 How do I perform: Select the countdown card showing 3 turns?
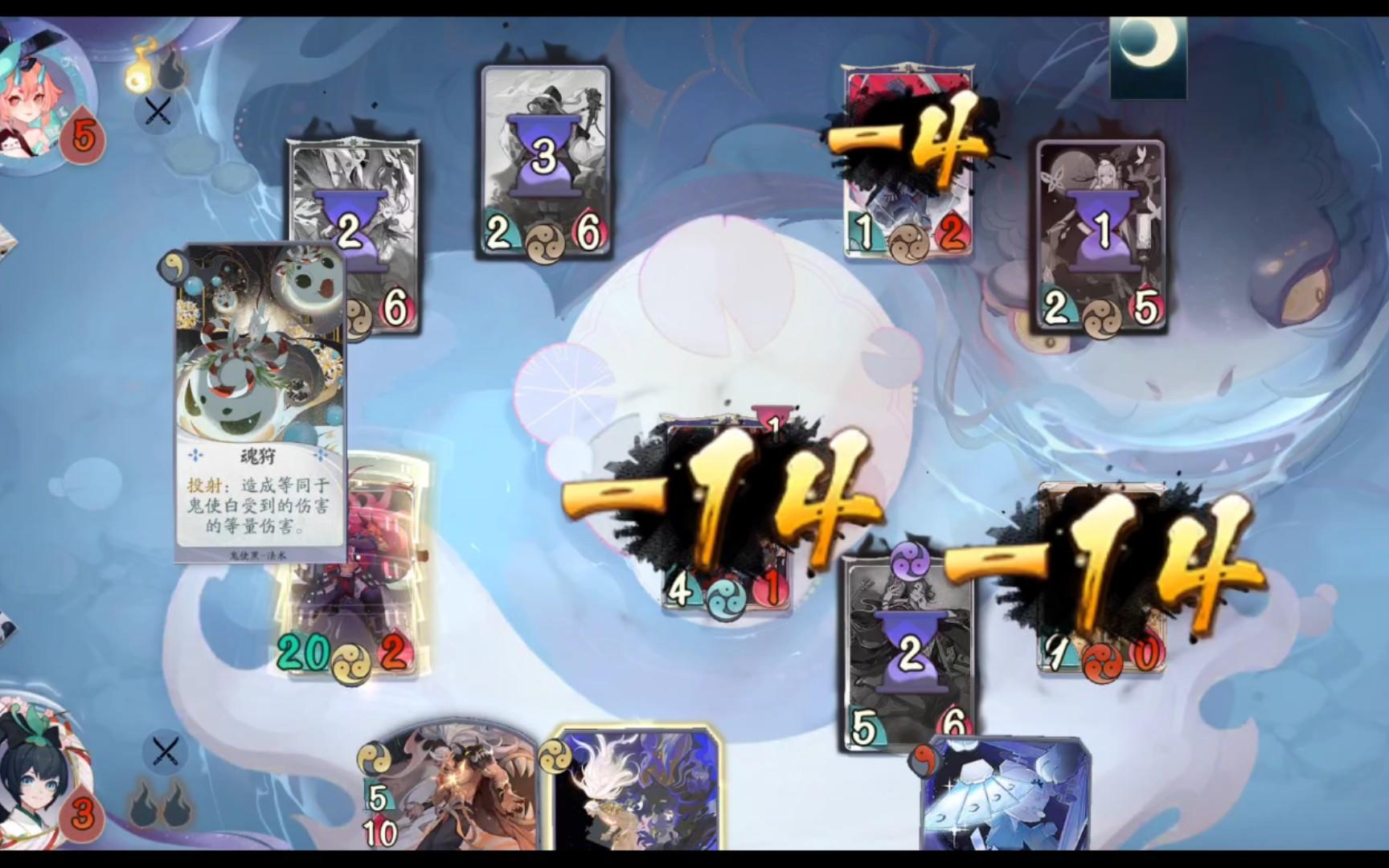point(543,157)
